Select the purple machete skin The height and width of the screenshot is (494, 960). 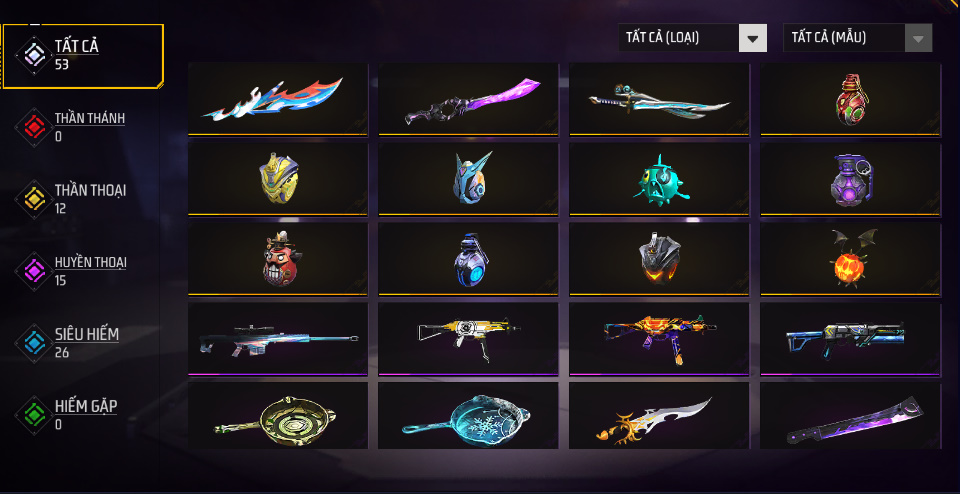pos(850,417)
